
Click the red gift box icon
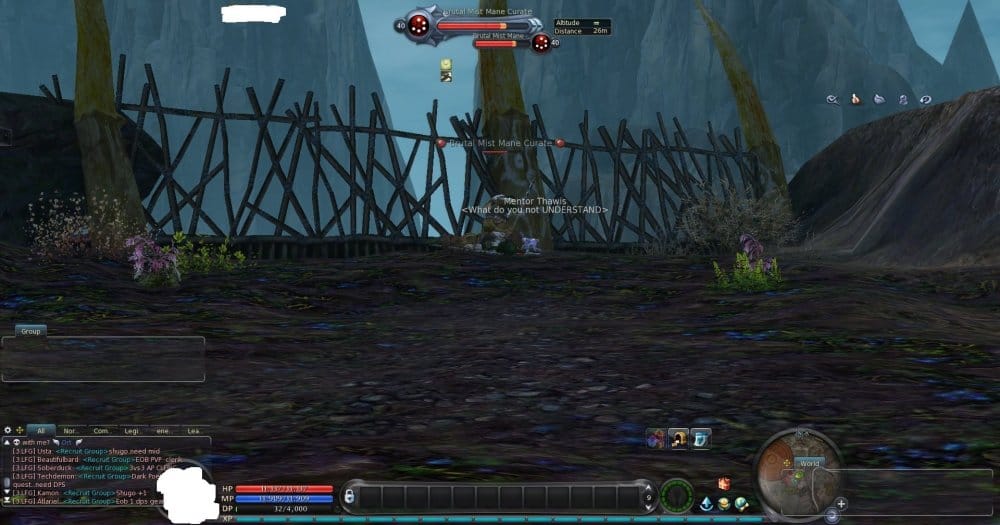(724, 484)
